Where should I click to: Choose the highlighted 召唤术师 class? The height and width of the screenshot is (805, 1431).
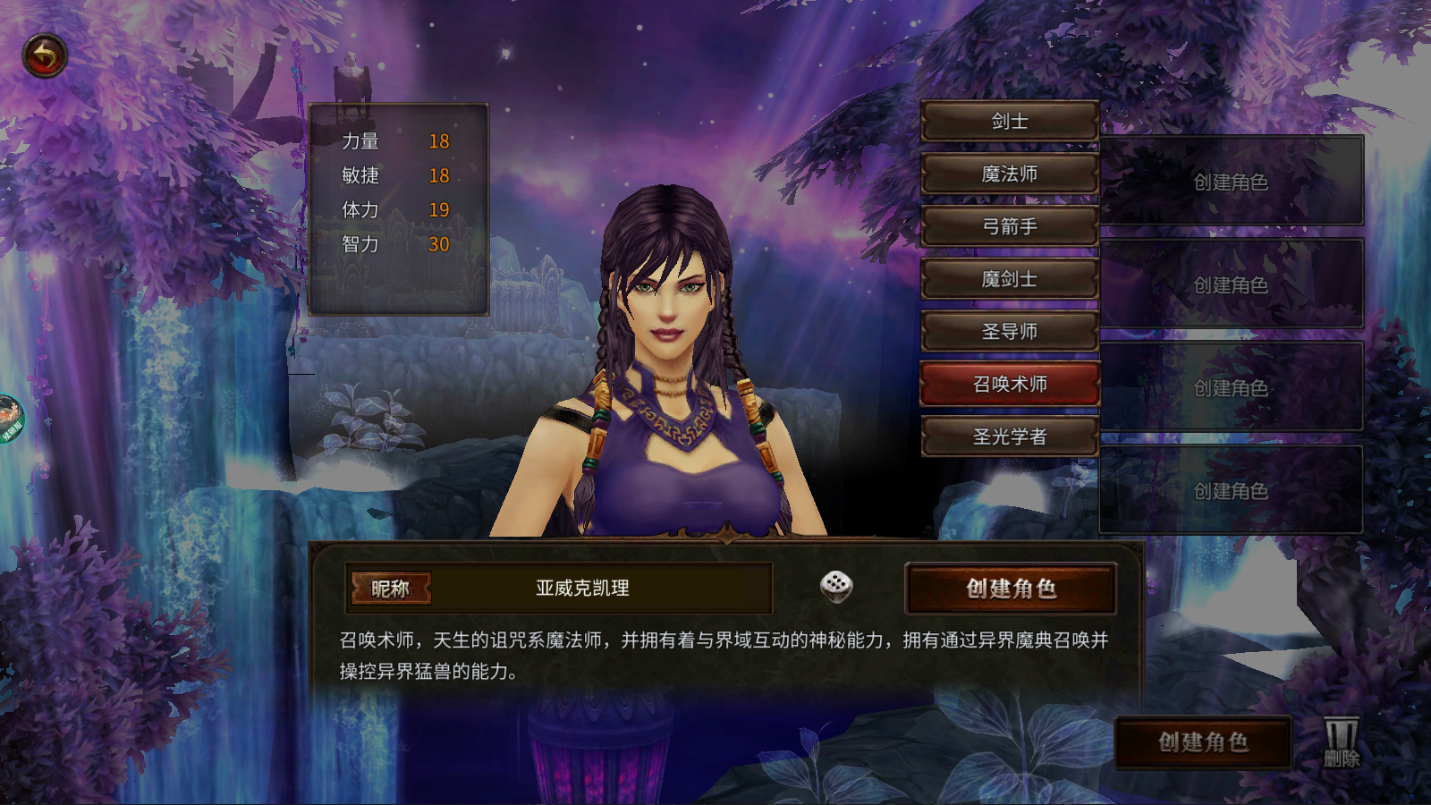pos(1009,384)
